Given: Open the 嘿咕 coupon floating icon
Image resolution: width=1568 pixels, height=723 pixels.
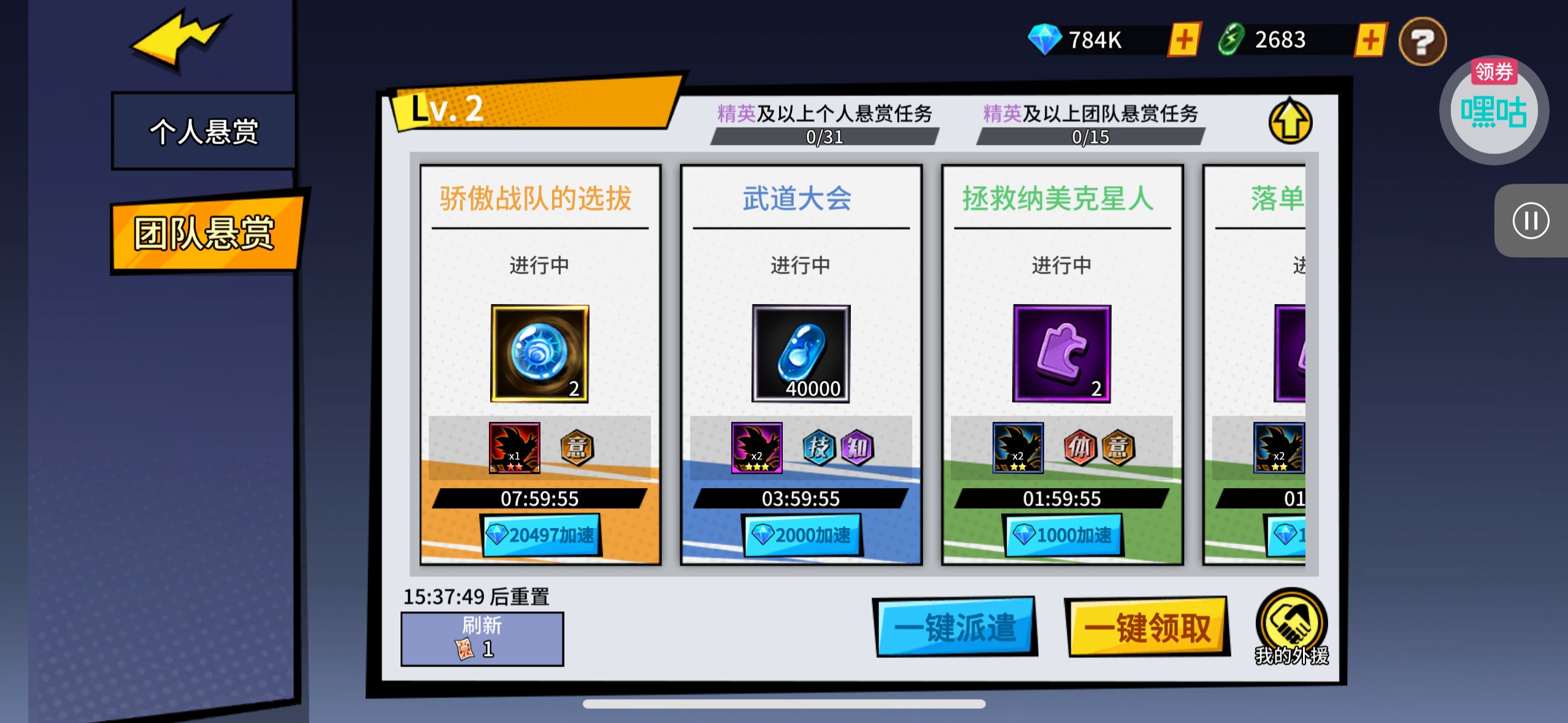Looking at the screenshot, I should tap(1494, 109).
